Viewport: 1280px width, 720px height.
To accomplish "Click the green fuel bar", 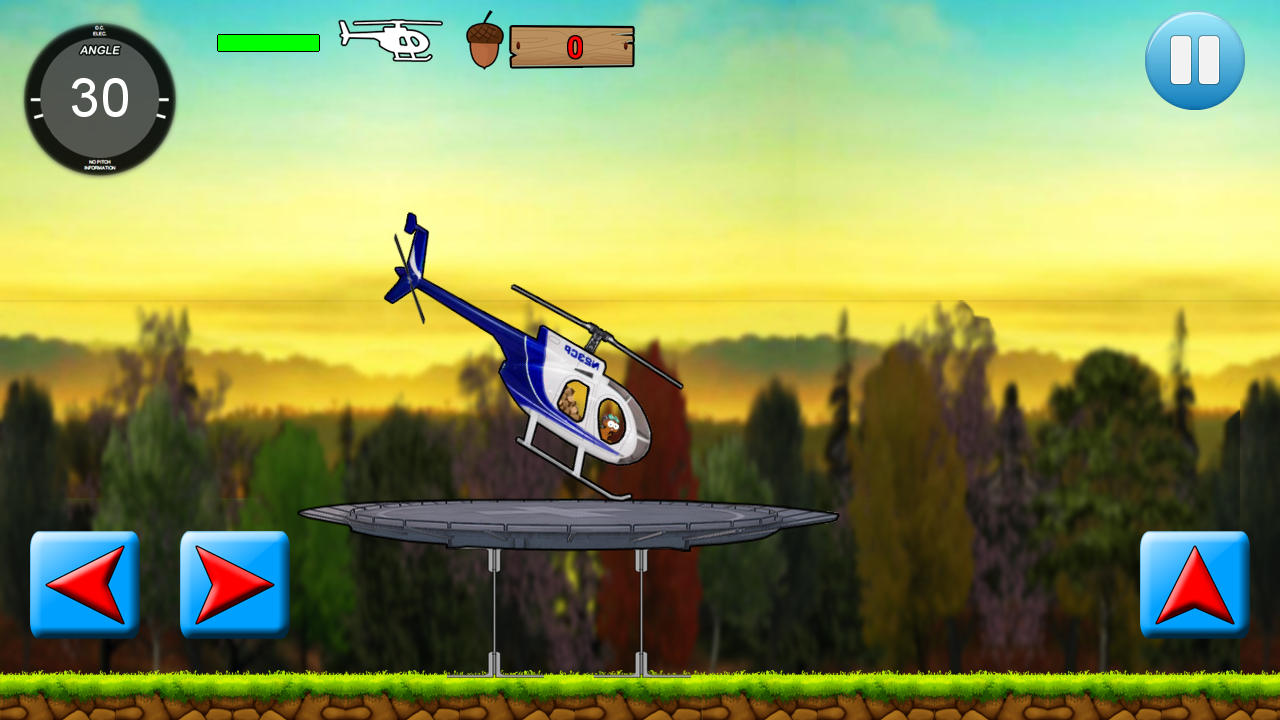I will point(266,41).
